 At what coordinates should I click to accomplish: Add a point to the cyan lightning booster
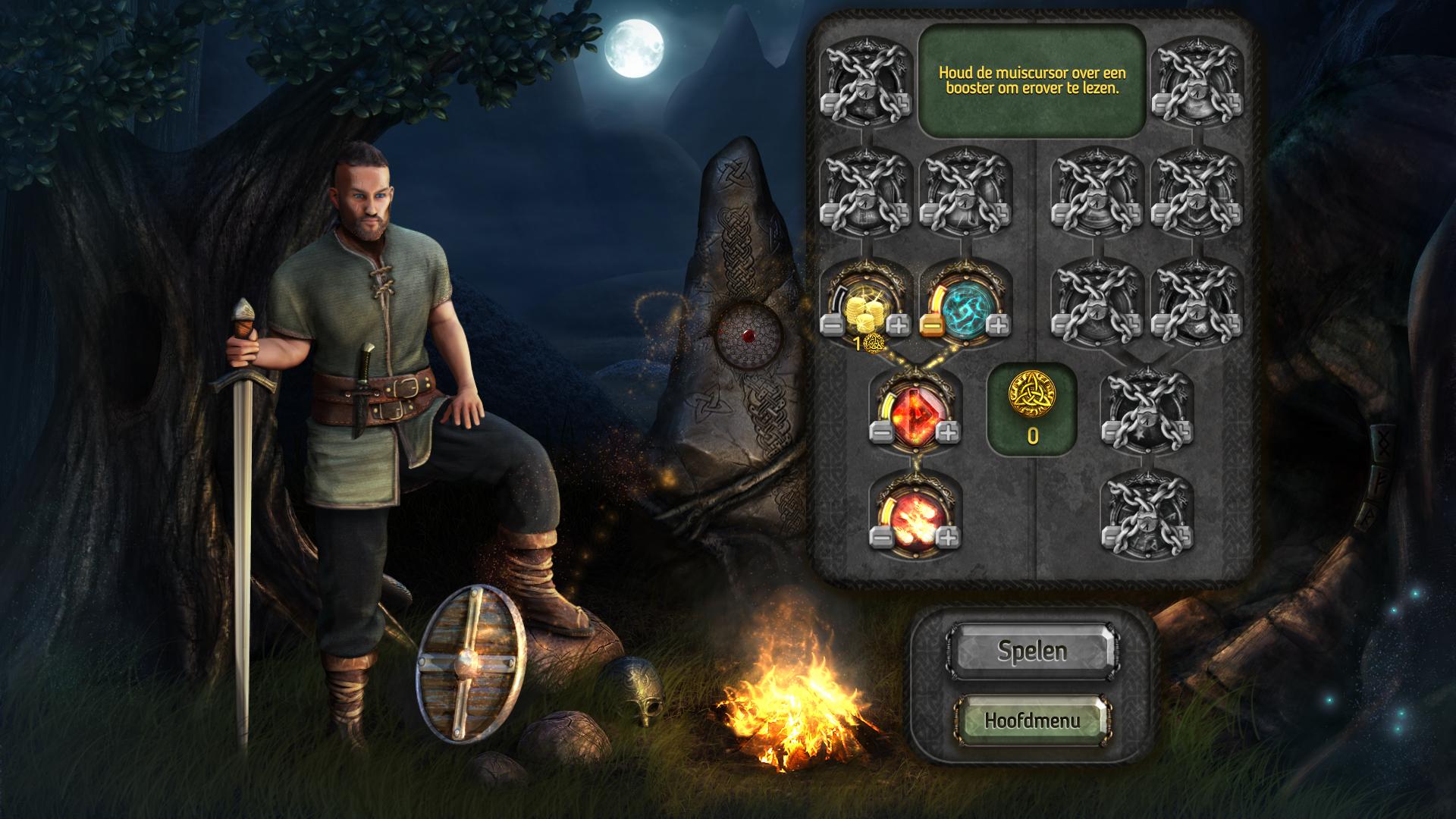click(999, 326)
